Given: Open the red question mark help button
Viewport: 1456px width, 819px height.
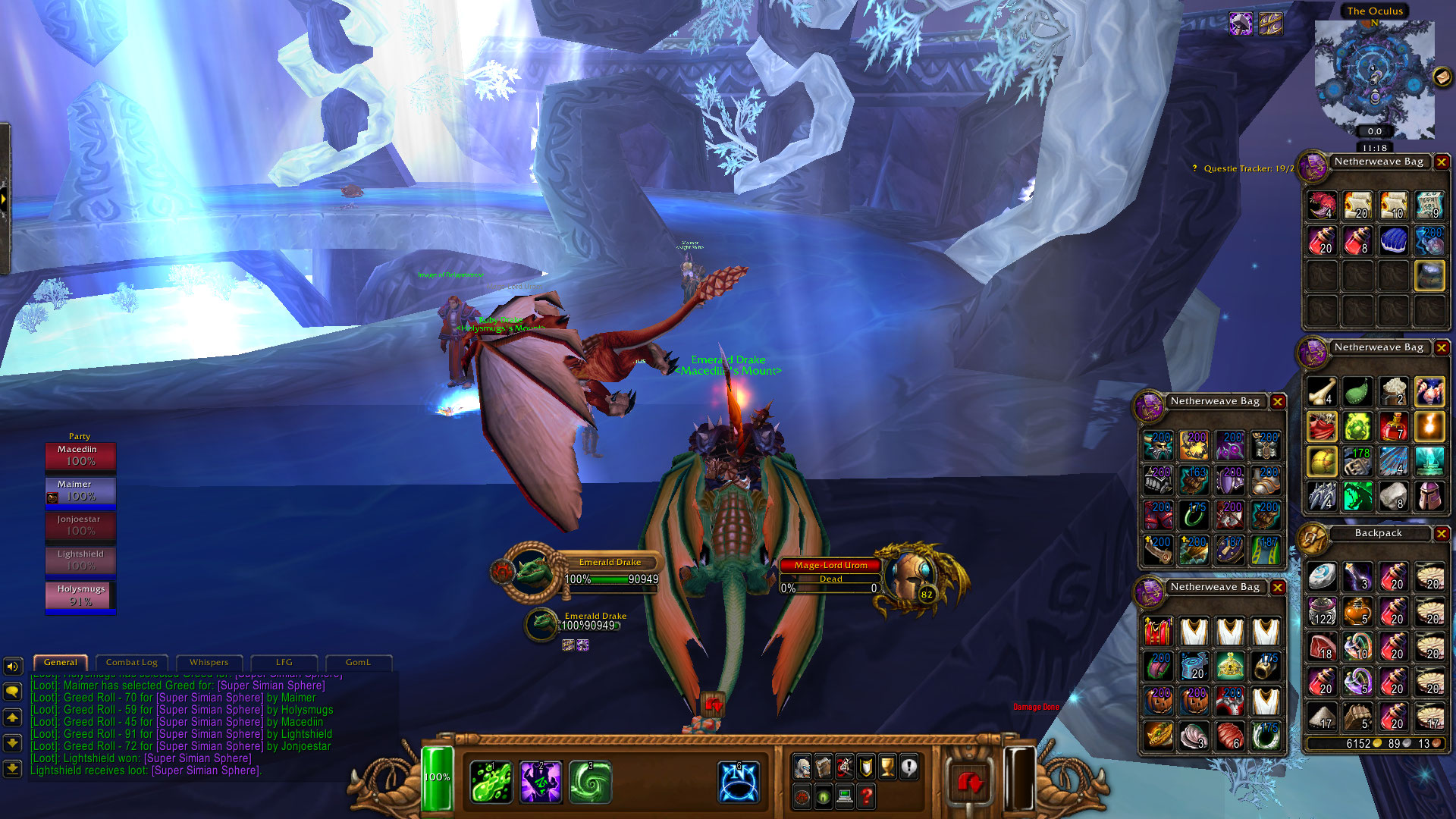Looking at the screenshot, I should tap(866, 797).
